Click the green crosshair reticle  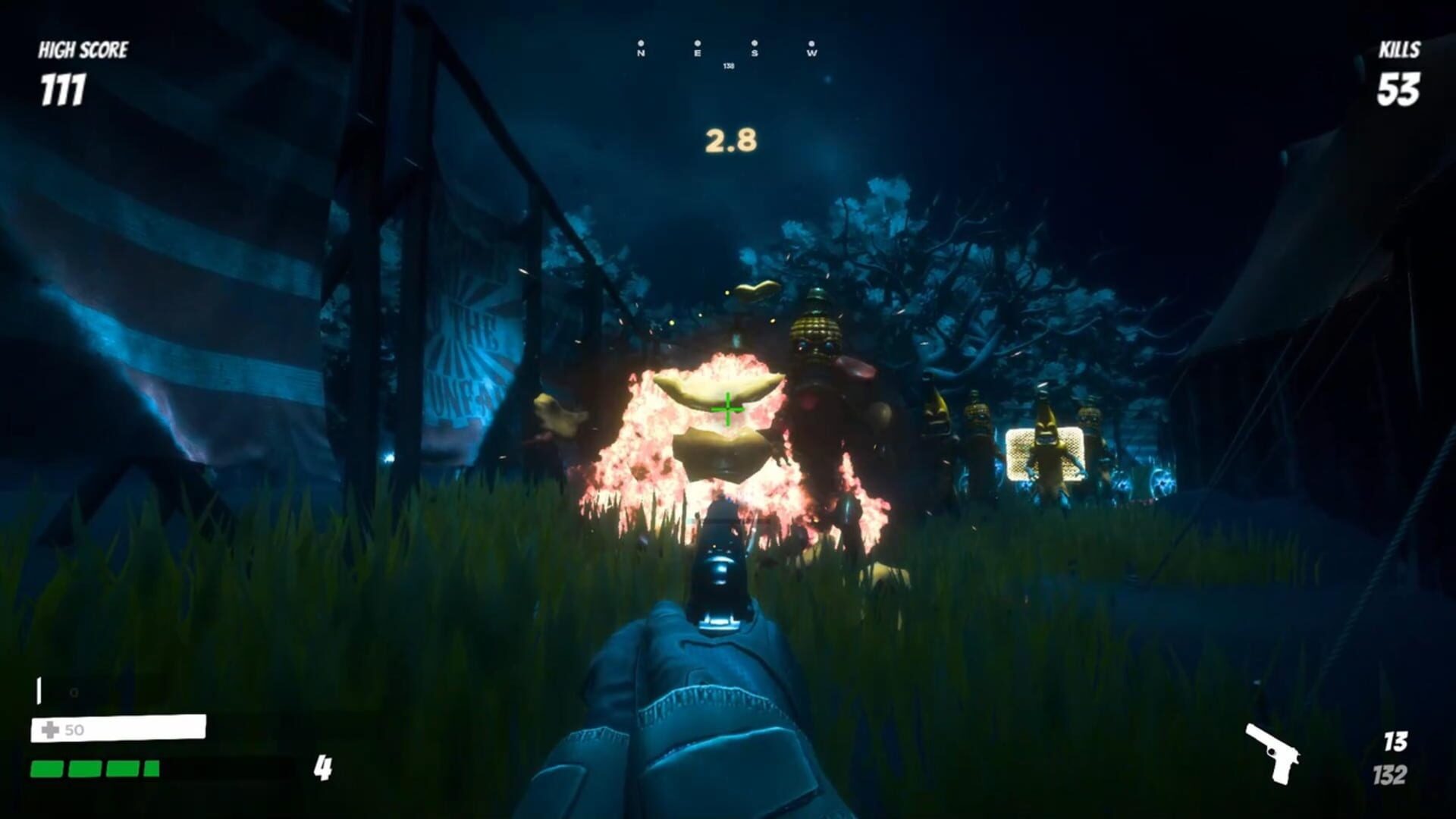click(726, 409)
